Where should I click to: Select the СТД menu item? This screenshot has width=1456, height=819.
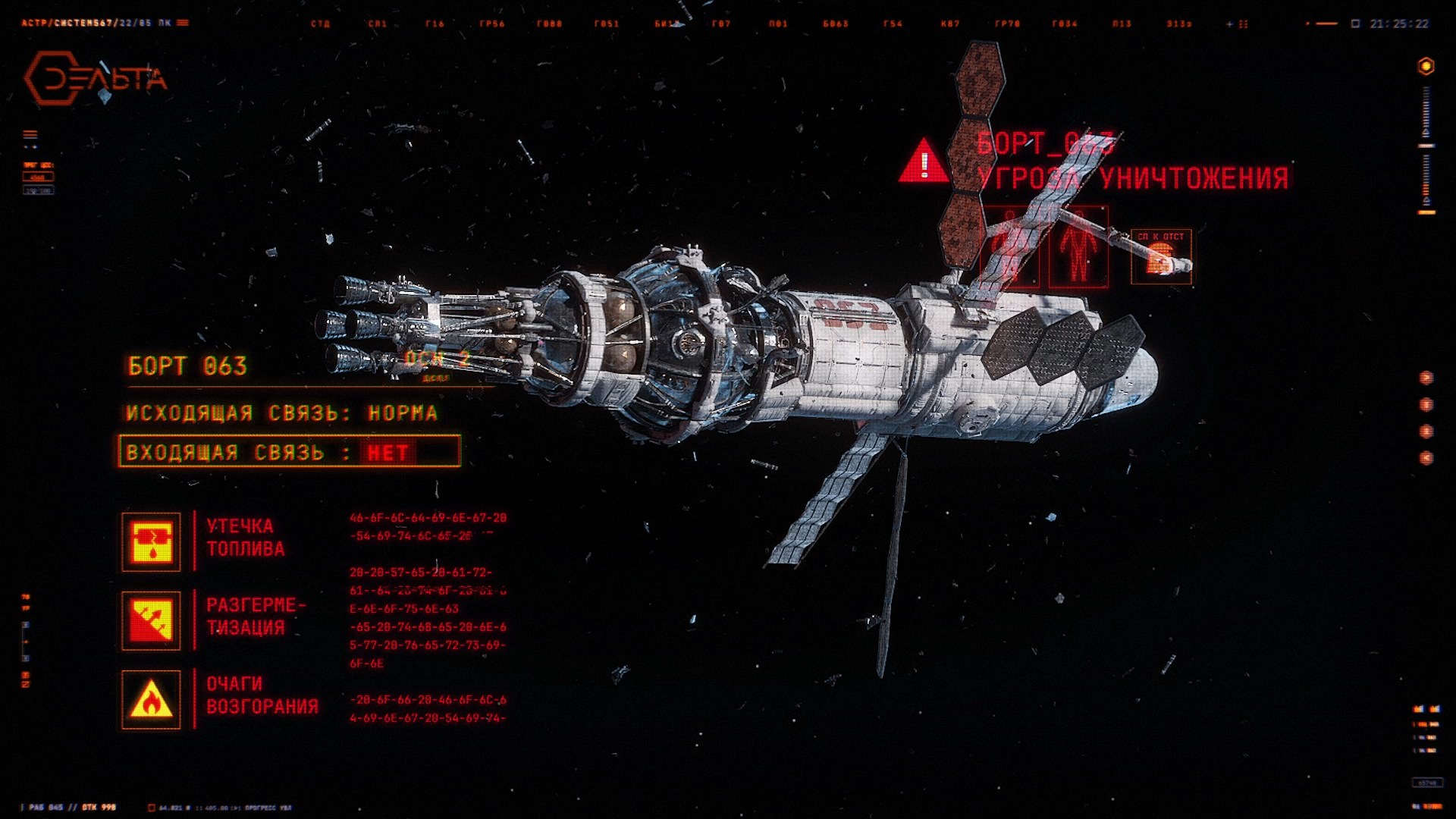pos(319,24)
